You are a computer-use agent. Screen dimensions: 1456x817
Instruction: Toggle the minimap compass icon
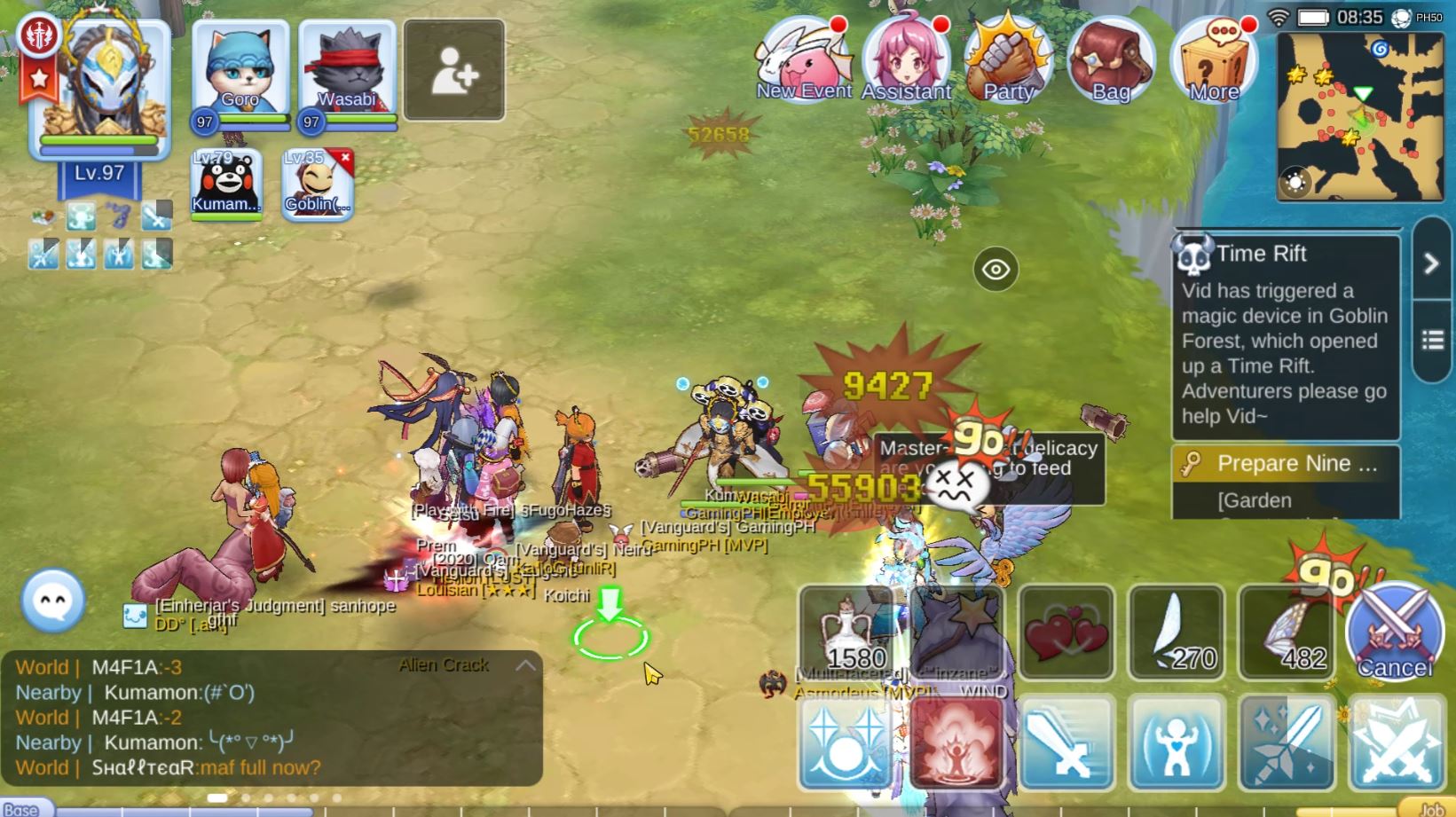(1295, 184)
